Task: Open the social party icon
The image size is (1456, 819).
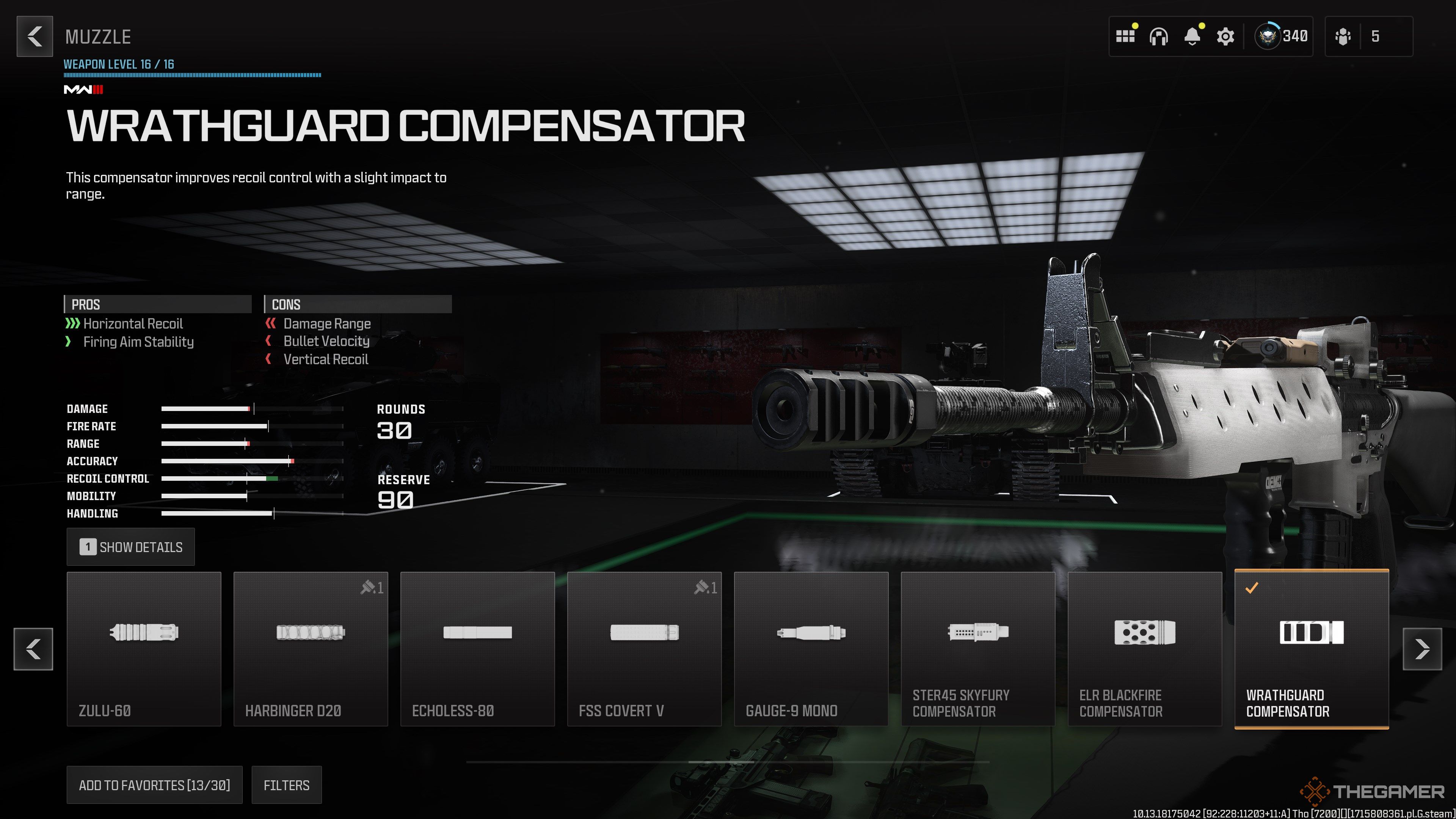Action: pyautogui.click(x=1343, y=37)
